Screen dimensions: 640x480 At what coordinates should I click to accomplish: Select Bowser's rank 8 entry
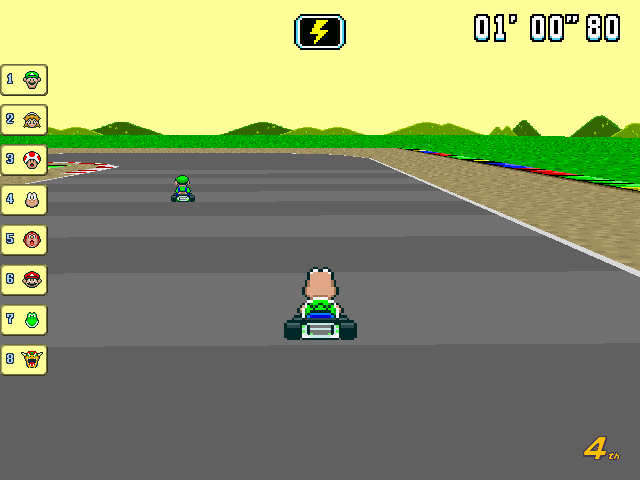click(x=24, y=359)
